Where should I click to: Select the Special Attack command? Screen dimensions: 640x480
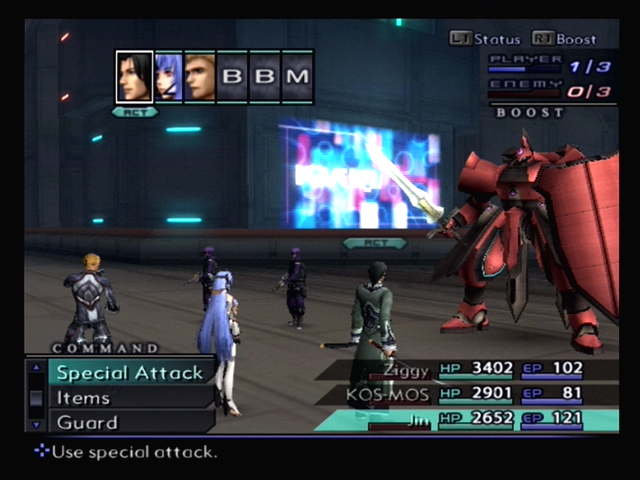pos(130,373)
